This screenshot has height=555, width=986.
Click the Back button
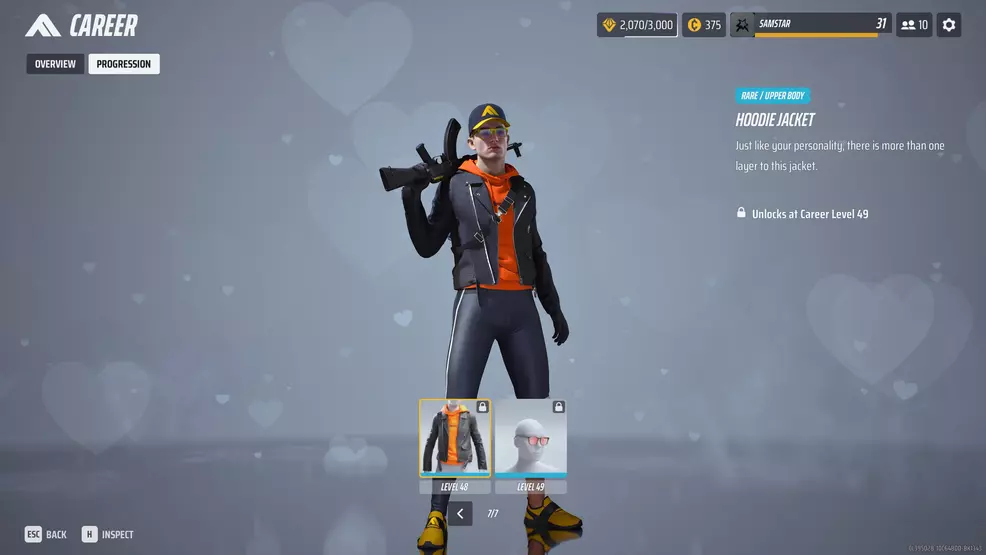point(46,535)
